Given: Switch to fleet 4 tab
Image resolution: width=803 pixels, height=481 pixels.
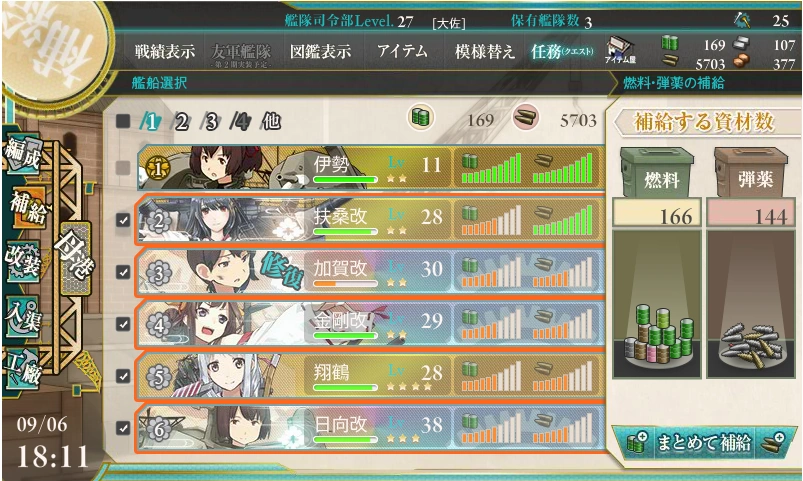Looking at the screenshot, I should (239, 122).
